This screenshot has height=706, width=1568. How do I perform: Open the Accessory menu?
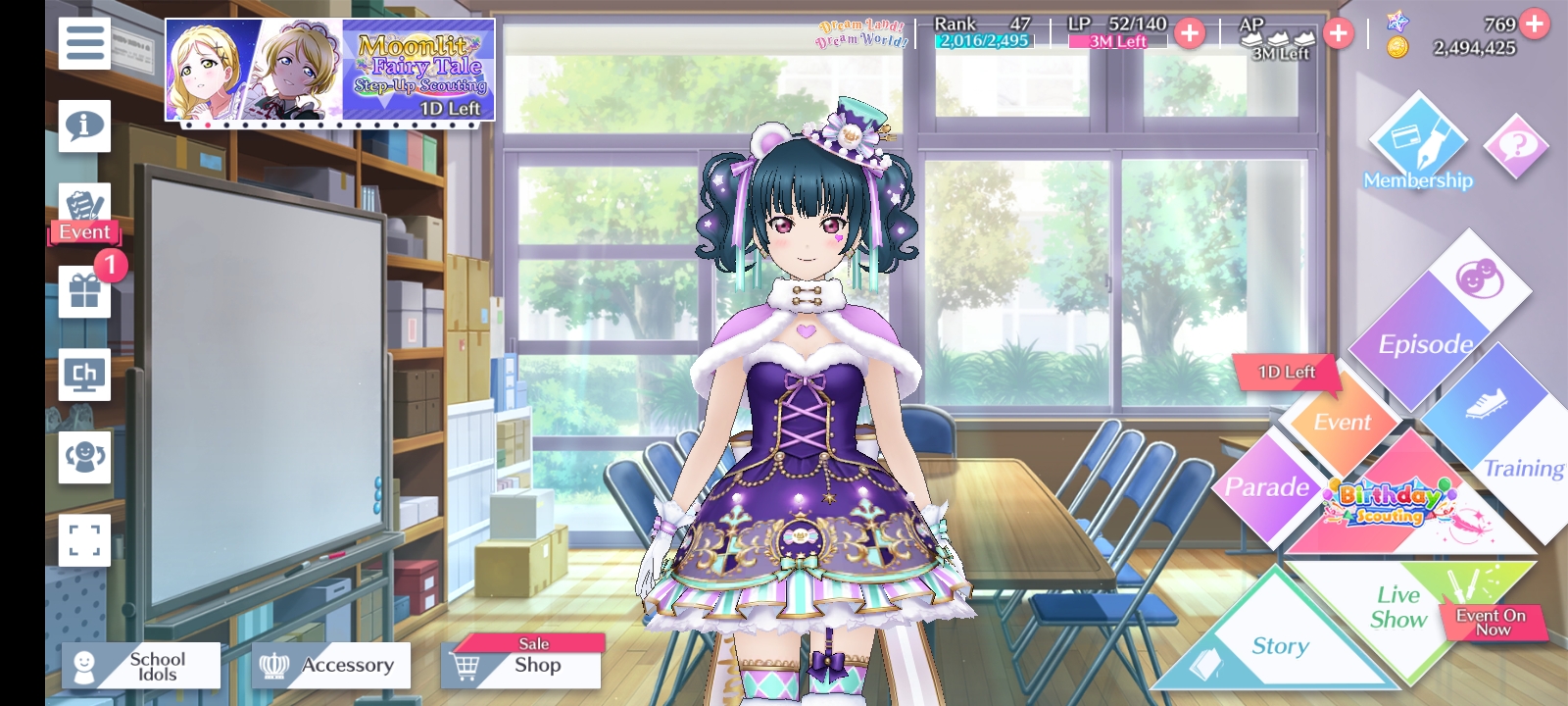click(331, 666)
